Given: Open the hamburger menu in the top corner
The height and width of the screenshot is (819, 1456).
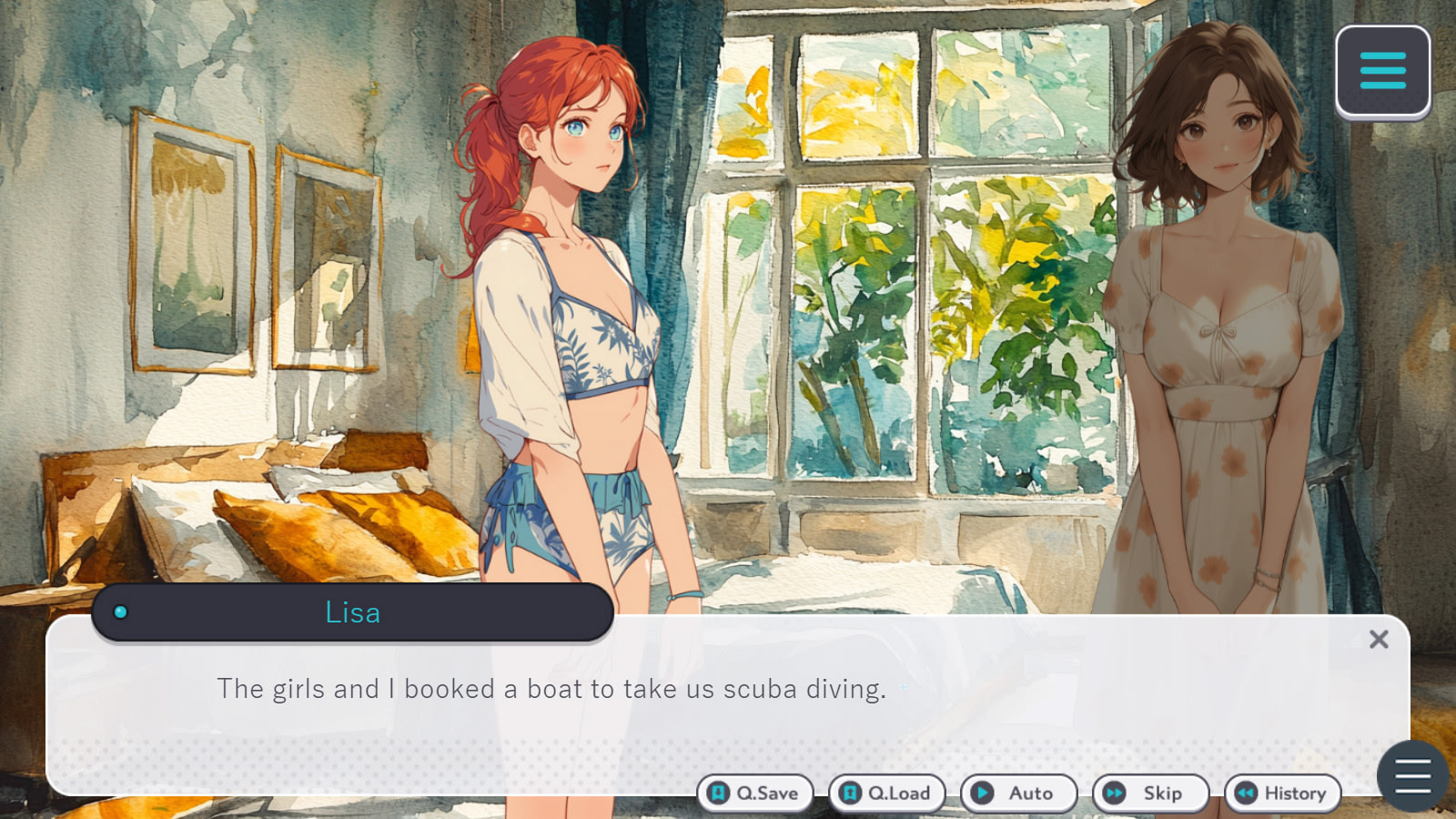Looking at the screenshot, I should tap(1382, 71).
